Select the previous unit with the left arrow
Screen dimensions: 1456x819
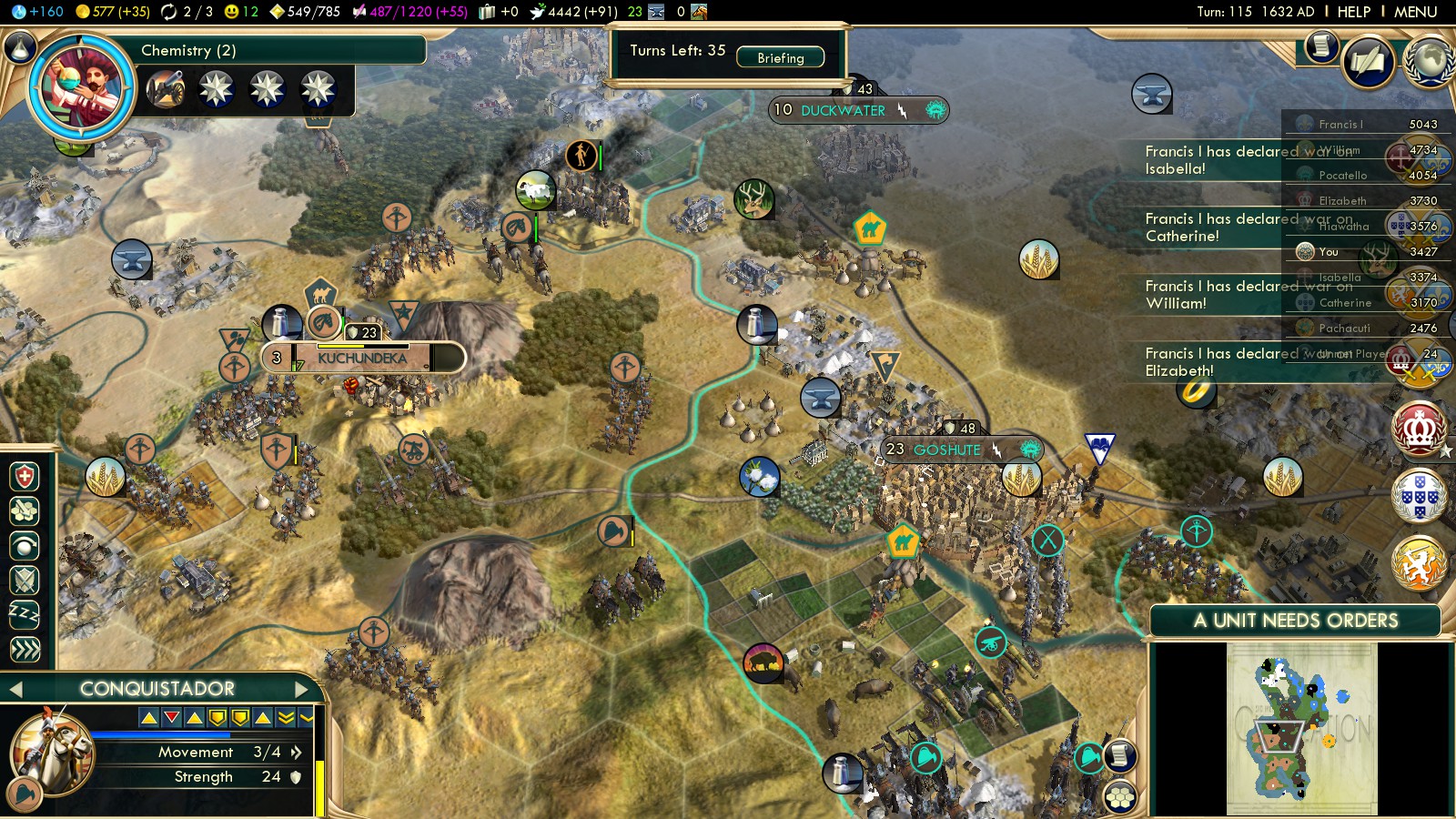click(15, 689)
